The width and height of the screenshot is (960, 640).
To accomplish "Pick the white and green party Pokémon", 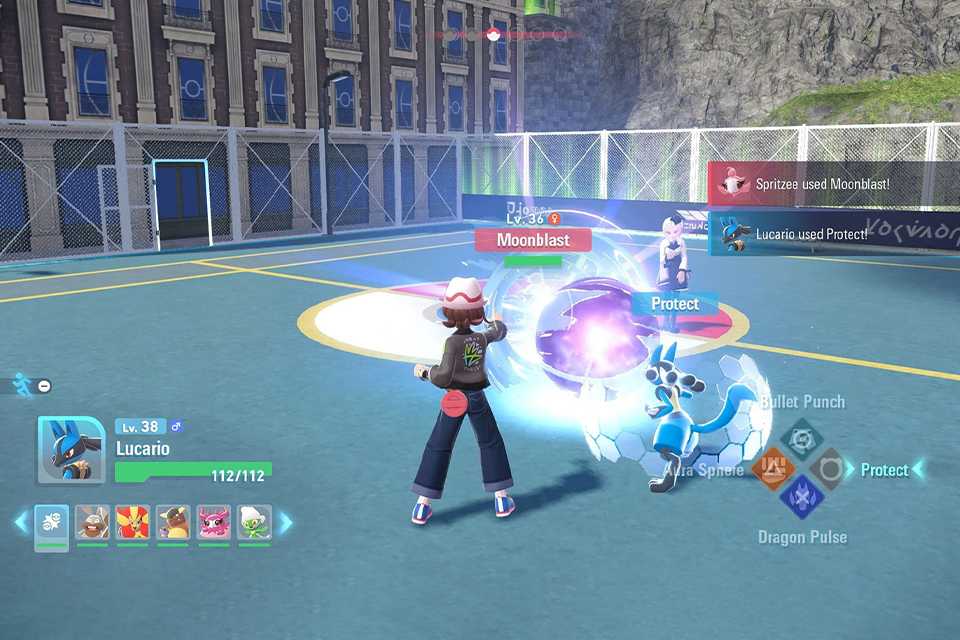I will tap(254, 523).
